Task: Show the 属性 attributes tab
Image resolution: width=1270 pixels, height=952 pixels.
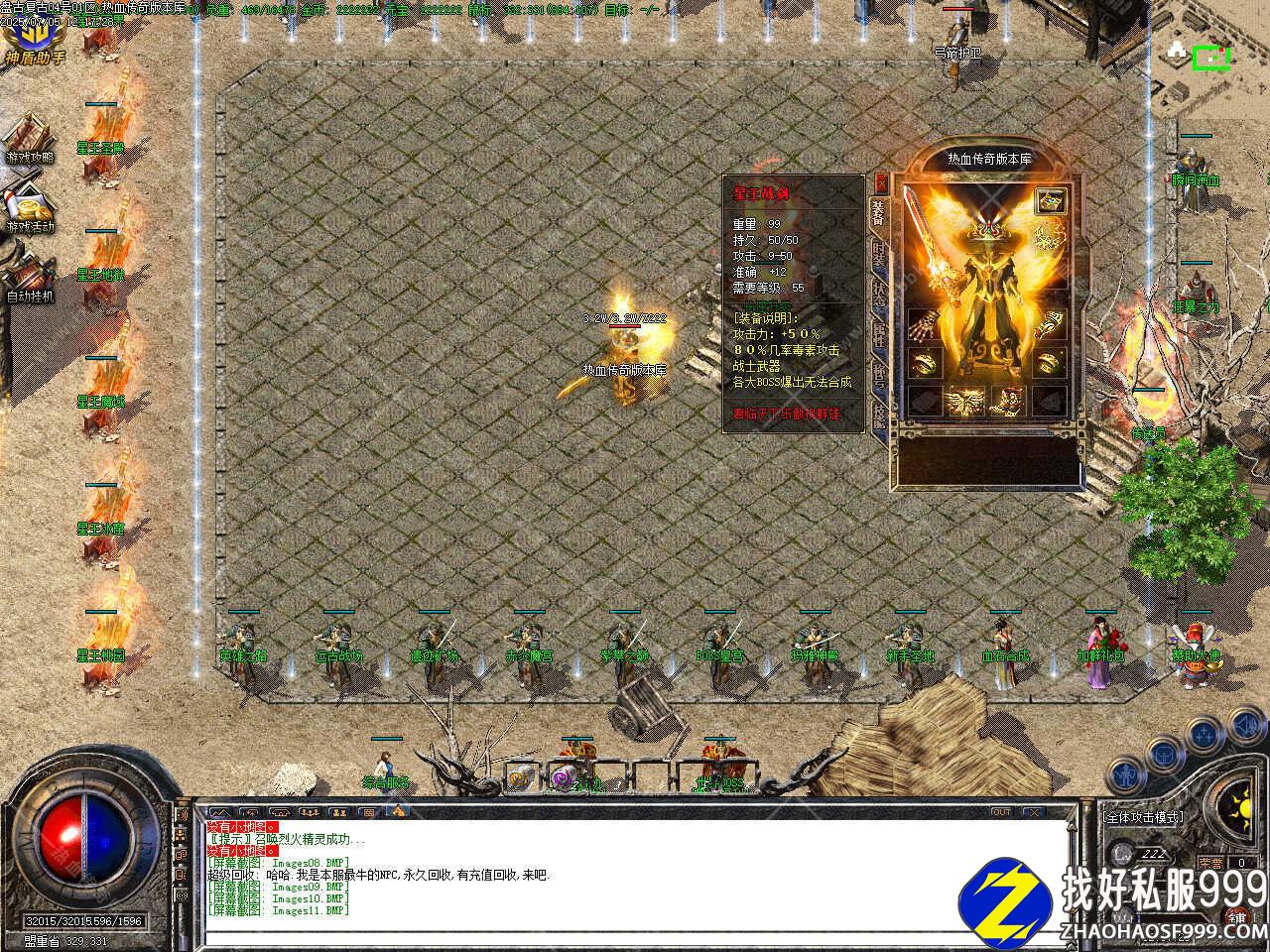Action: tap(880, 335)
